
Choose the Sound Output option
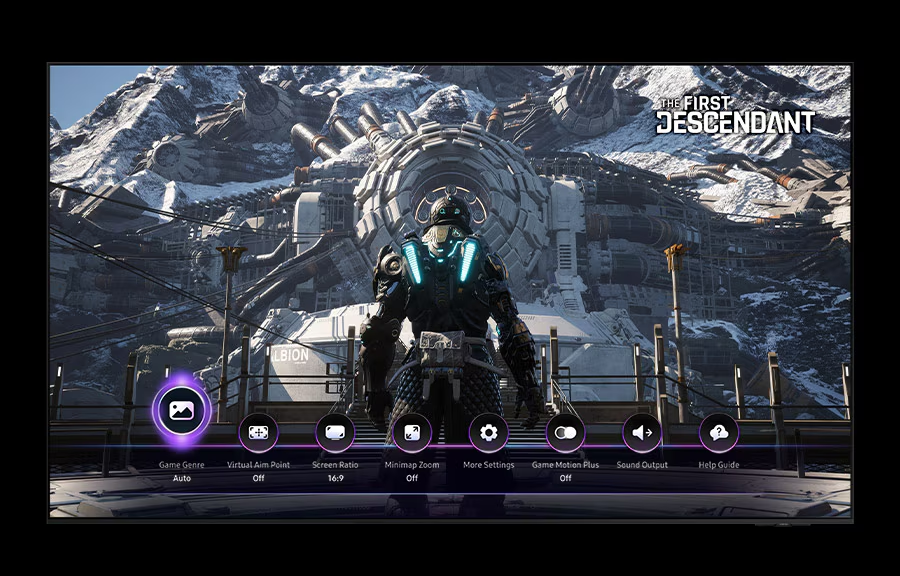(642, 433)
